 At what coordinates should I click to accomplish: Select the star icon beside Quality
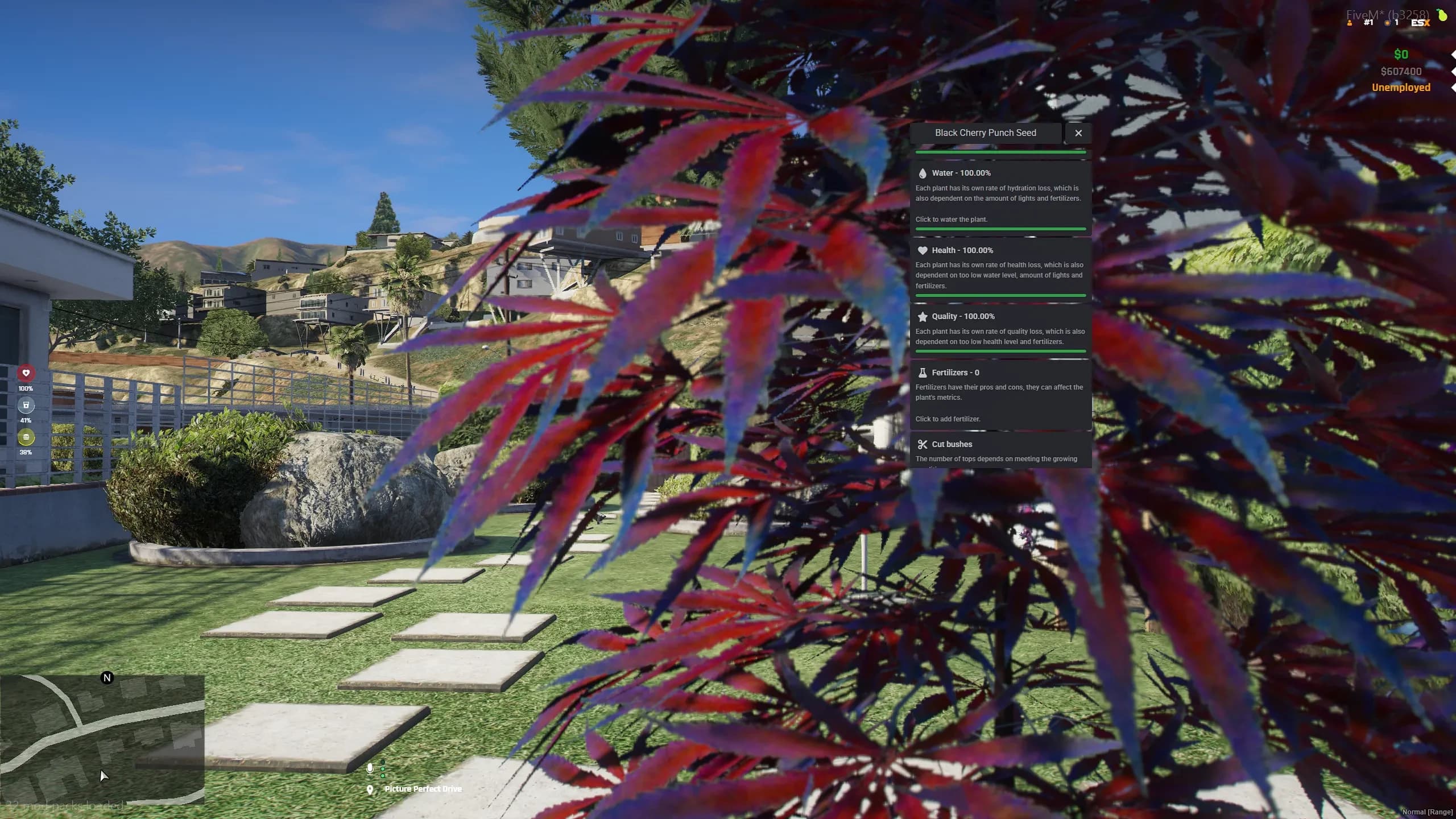coord(923,316)
